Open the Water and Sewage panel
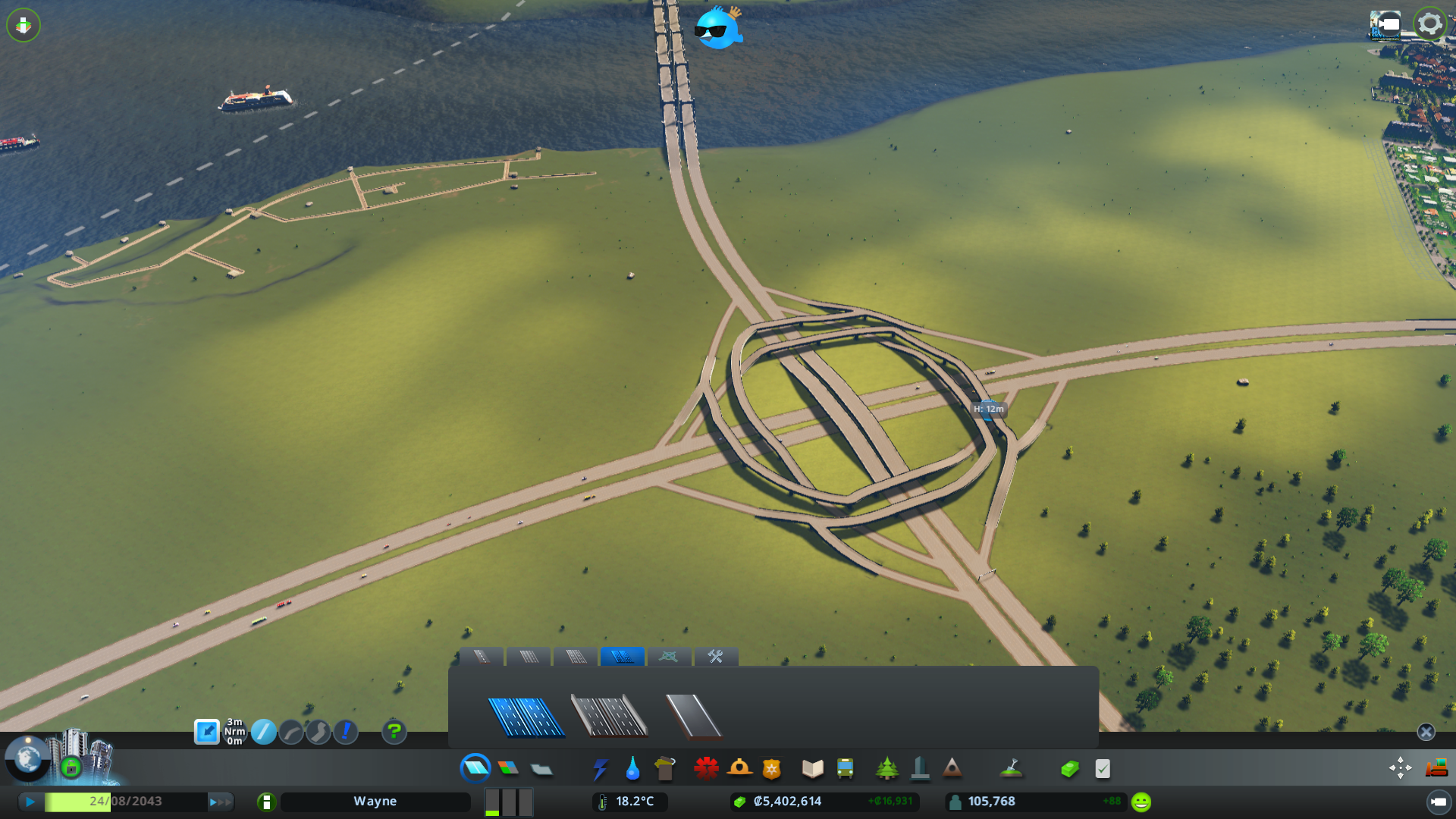 click(x=633, y=768)
